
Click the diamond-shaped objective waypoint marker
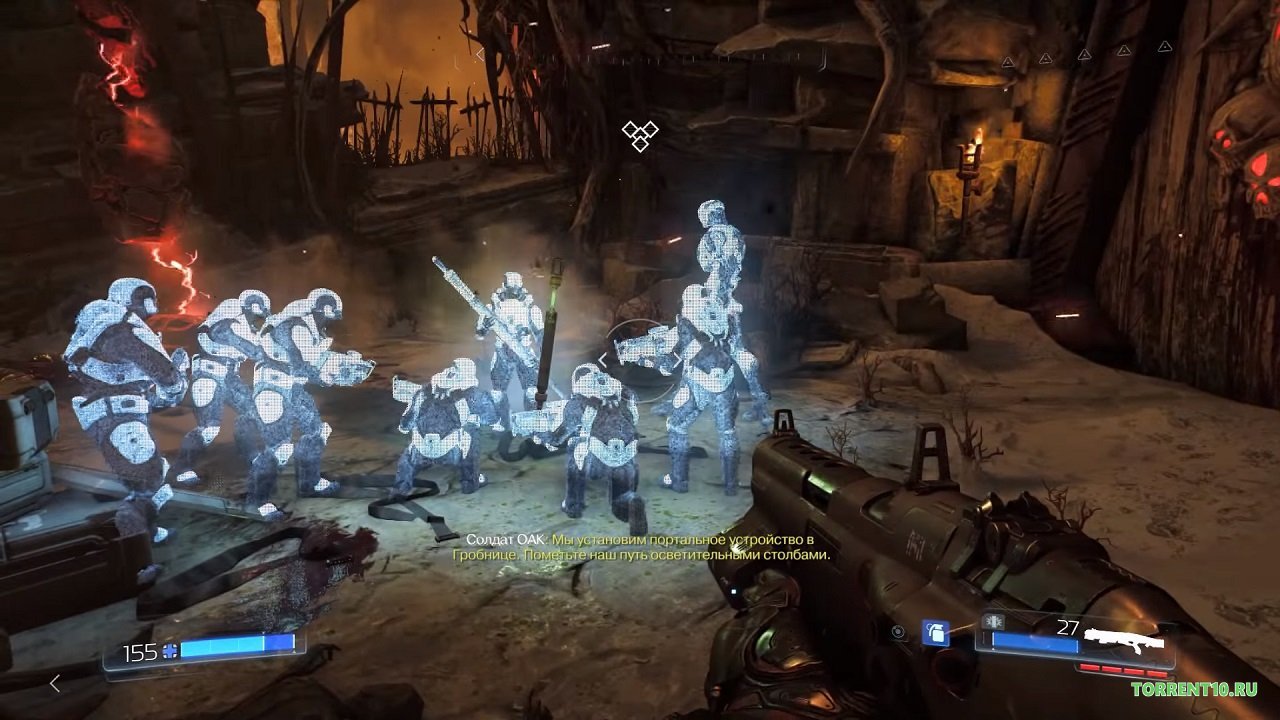[x=639, y=135]
